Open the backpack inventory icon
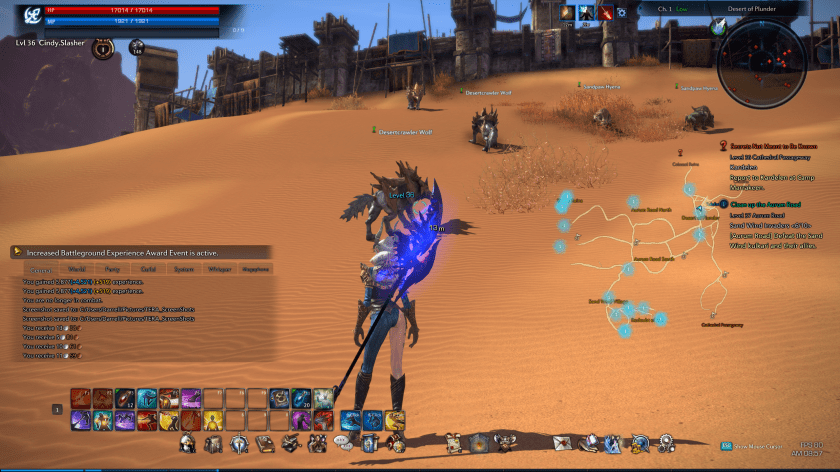The height and width of the screenshot is (472, 840). pos(213,442)
